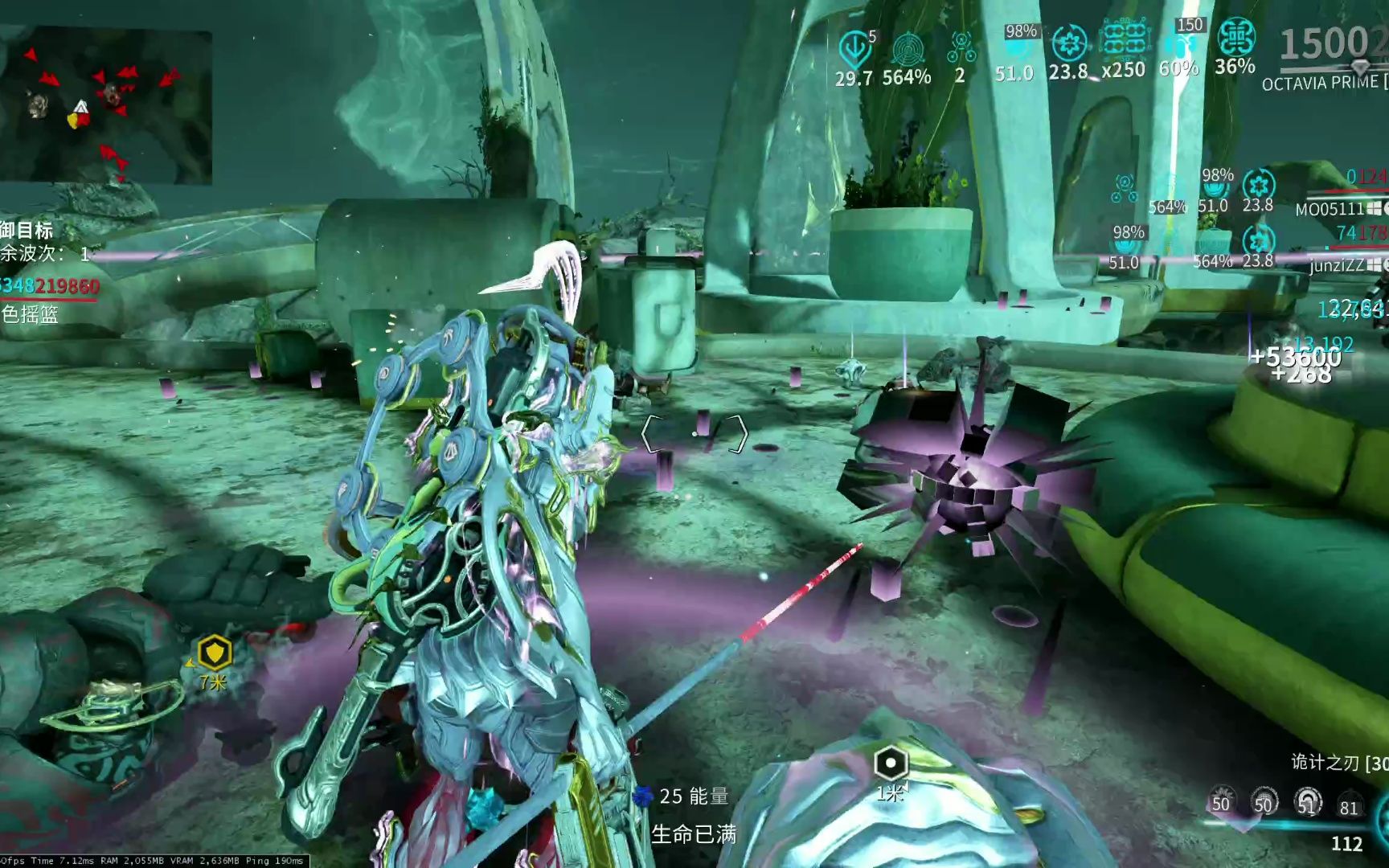Select the concentric rings buff showing 564%

tap(908, 50)
